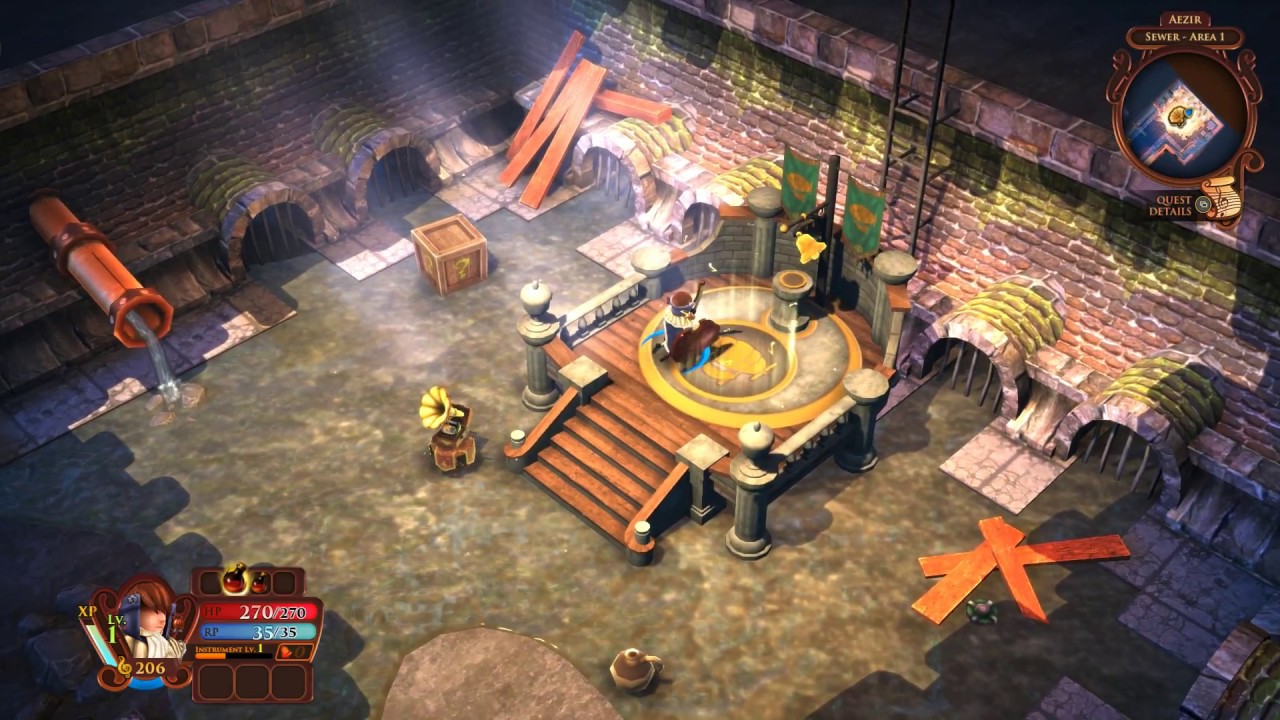Open the Quest Details music scroll
Viewport: 1280px width, 720px height.
1222,199
